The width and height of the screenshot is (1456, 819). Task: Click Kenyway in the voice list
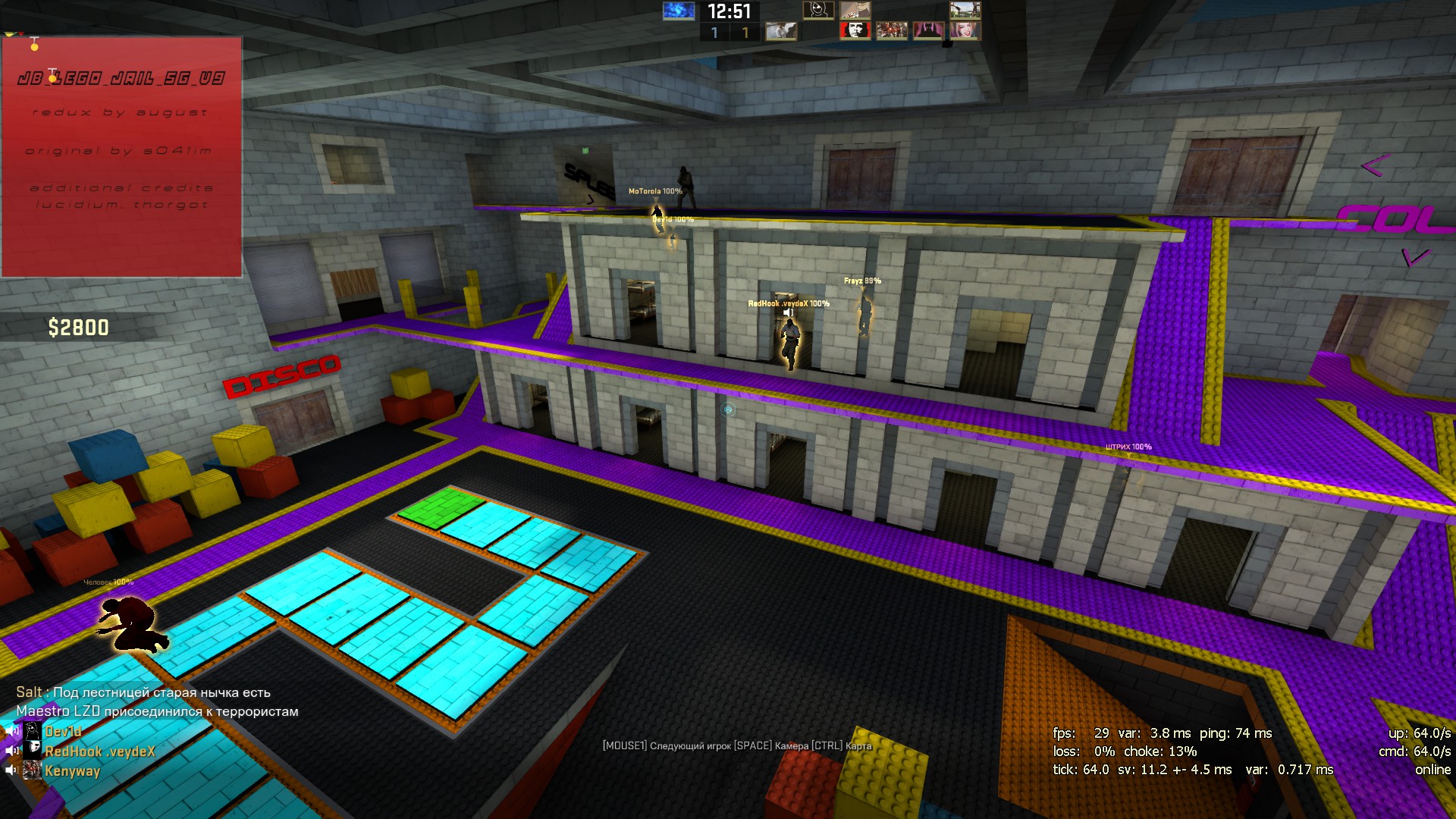[72, 771]
